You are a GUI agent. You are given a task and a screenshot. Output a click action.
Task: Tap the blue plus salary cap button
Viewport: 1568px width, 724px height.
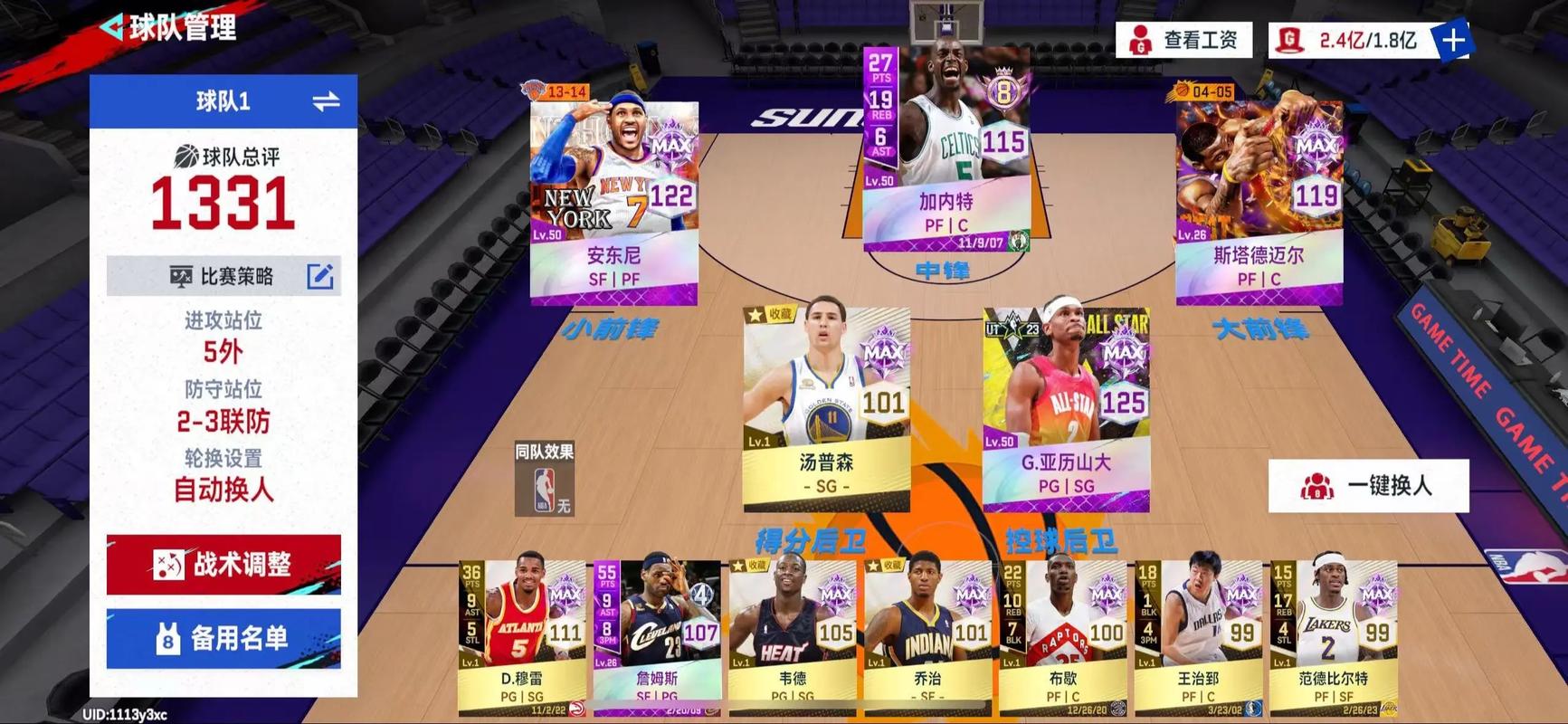point(1453,40)
